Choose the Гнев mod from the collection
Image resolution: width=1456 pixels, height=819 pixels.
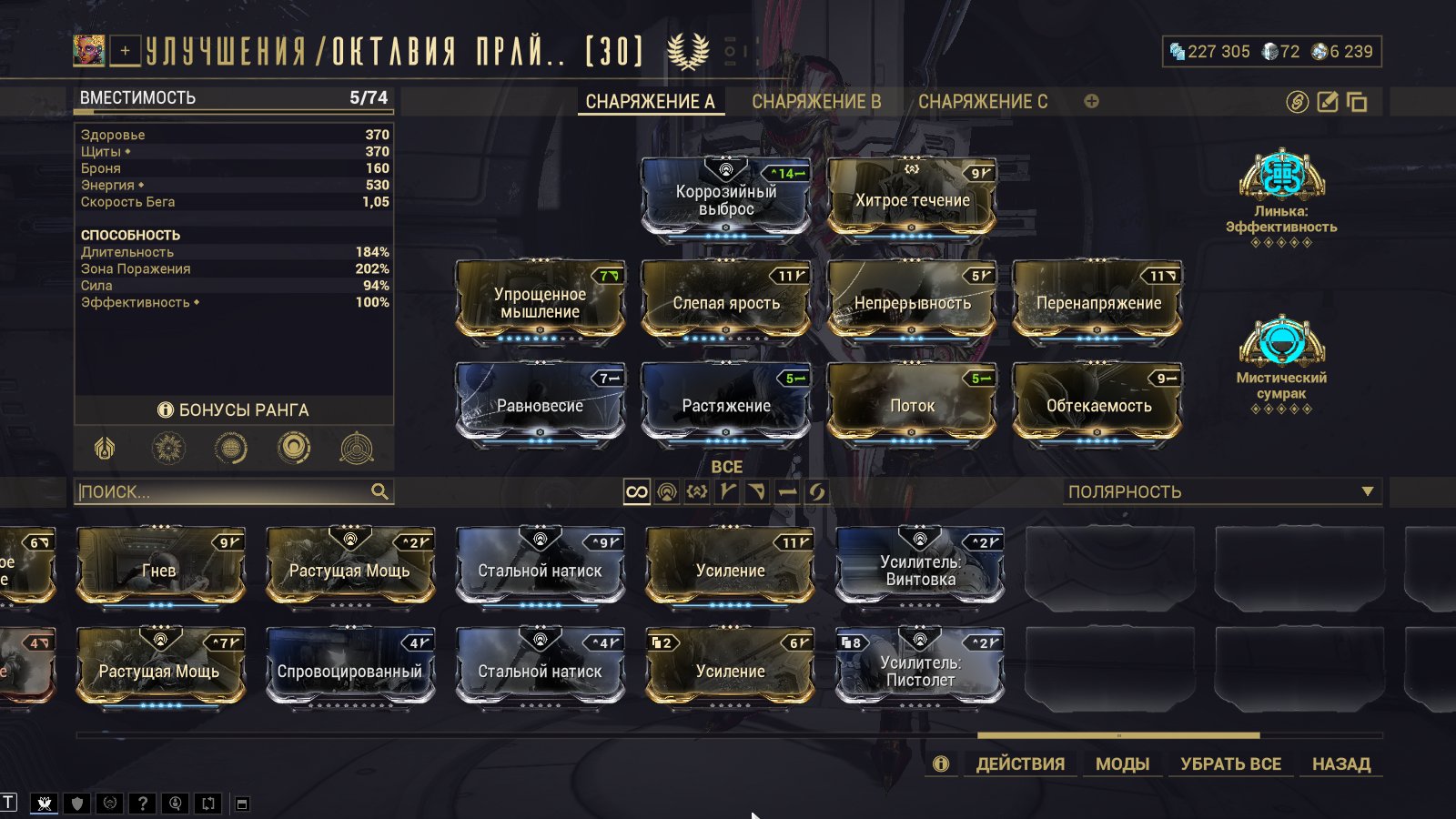pyautogui.click(x=160, y=569)
